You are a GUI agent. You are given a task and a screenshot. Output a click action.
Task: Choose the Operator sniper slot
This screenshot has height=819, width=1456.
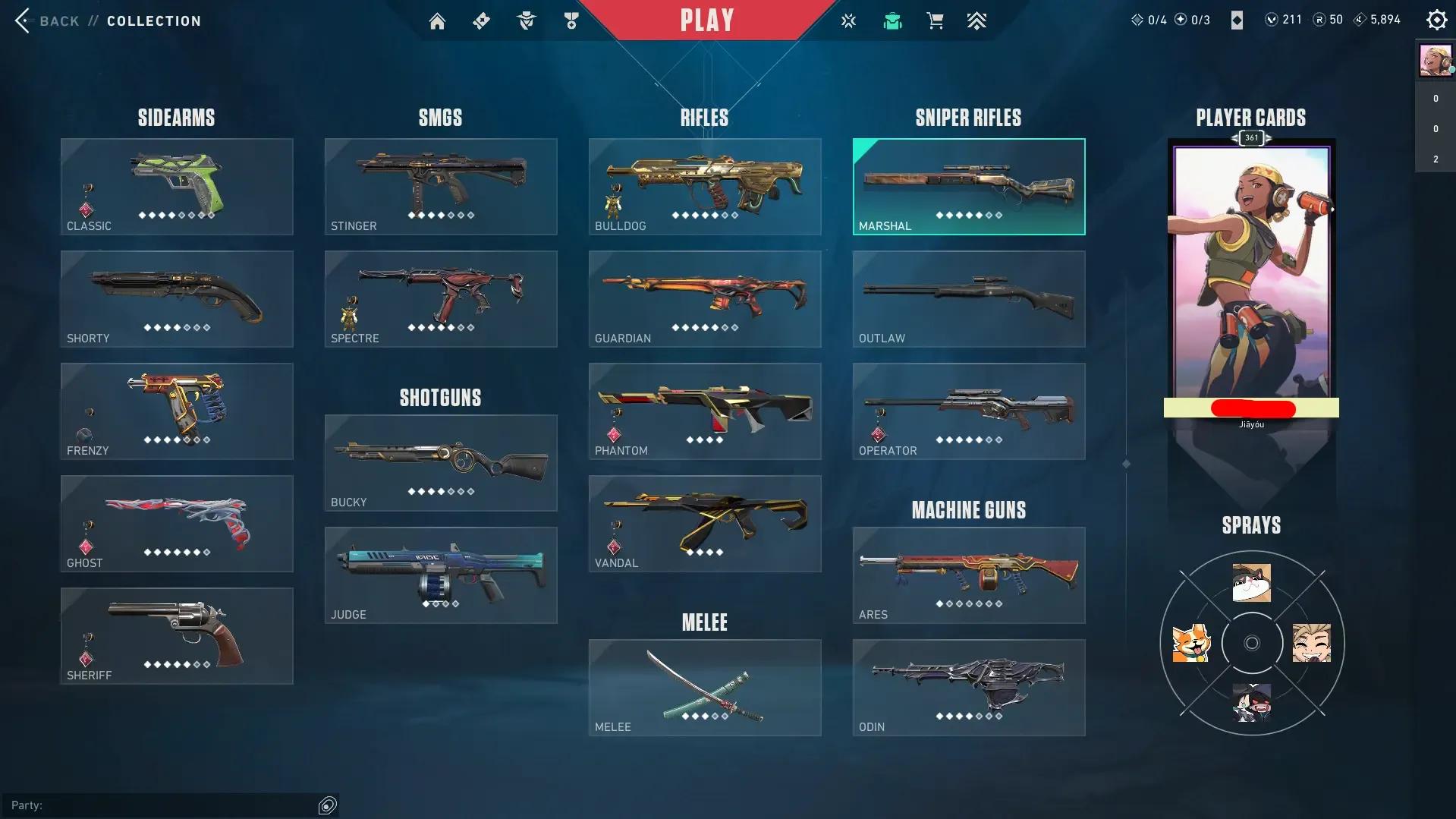pos(969,411)
